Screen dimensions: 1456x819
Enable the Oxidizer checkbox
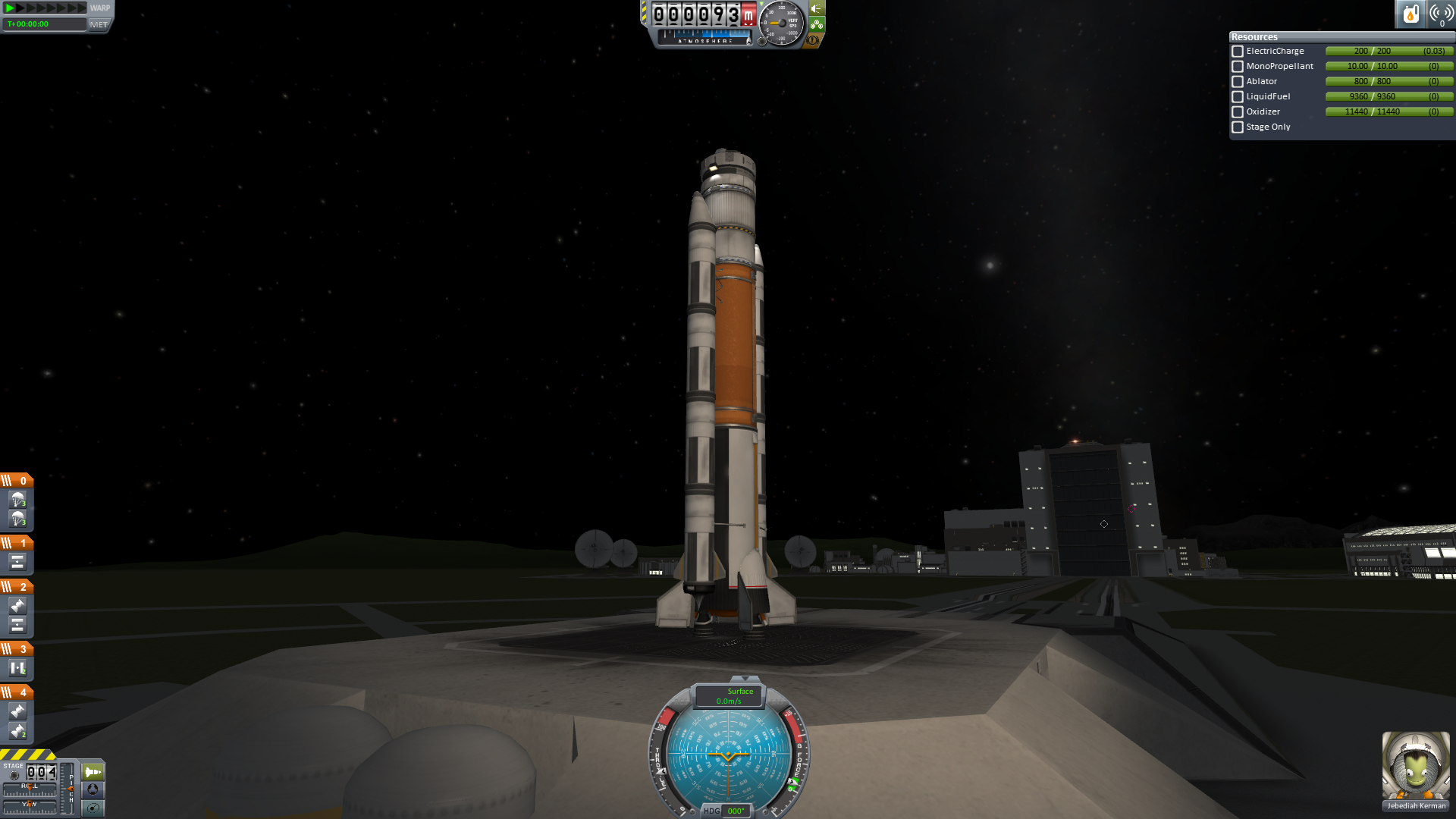point(1238,112)
